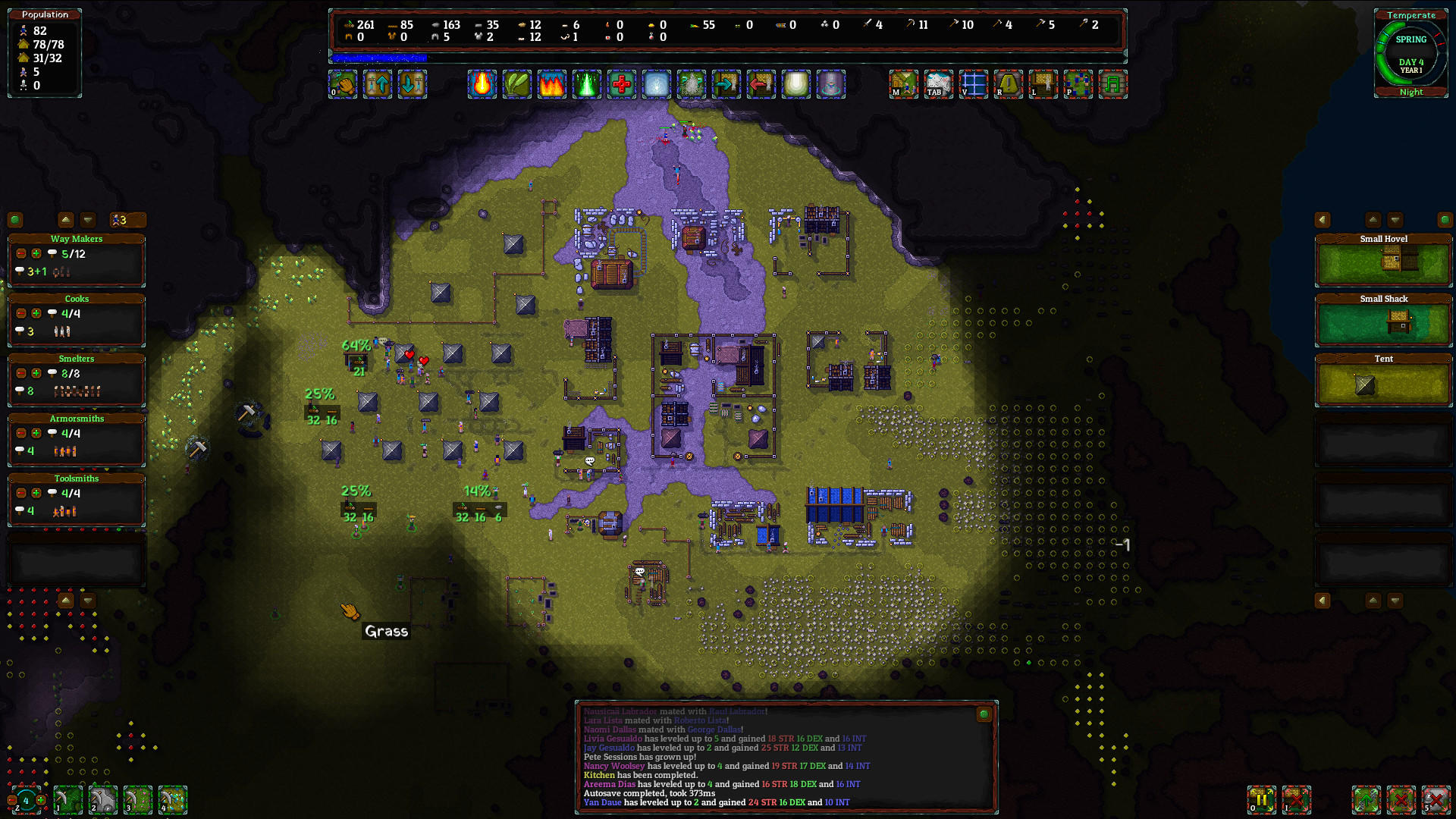Collapse the profession panels with the up arrow
This screenshot has width=1456, height=819.
(65, 220)
